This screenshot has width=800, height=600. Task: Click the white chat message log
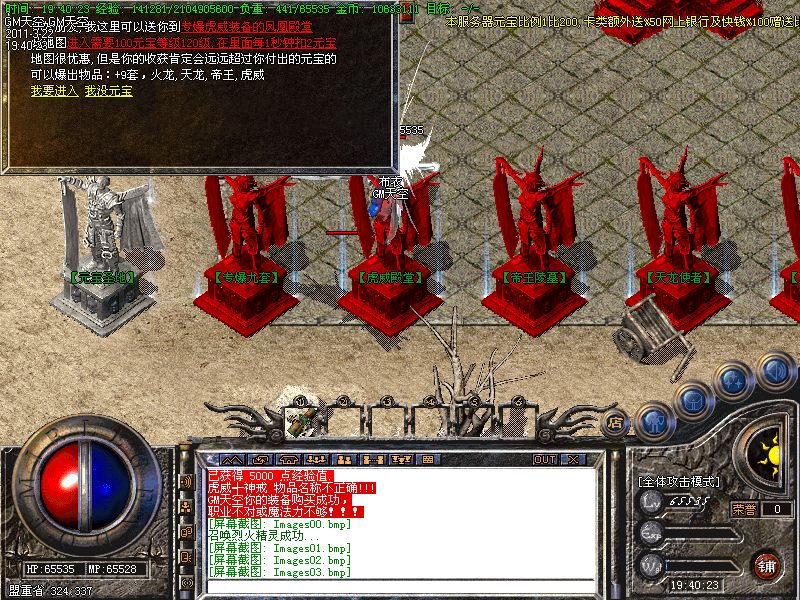point(390,522)
